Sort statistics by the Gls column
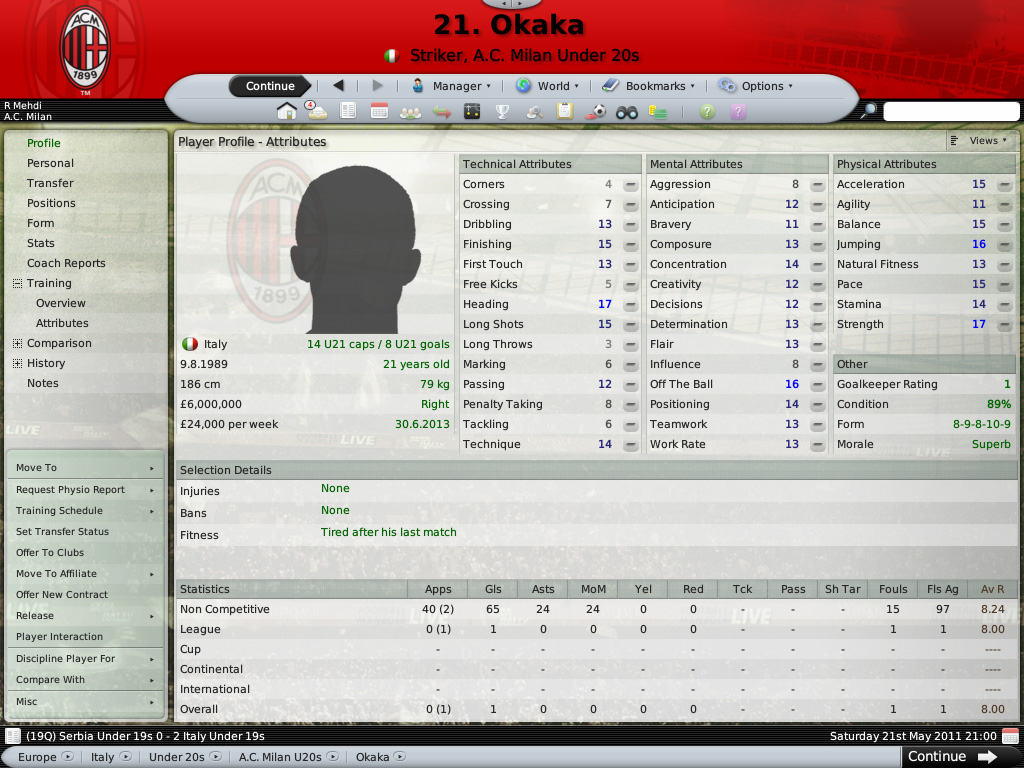Image resolution: width=1024 pixels, height=768 pixels. pos(492,589)
